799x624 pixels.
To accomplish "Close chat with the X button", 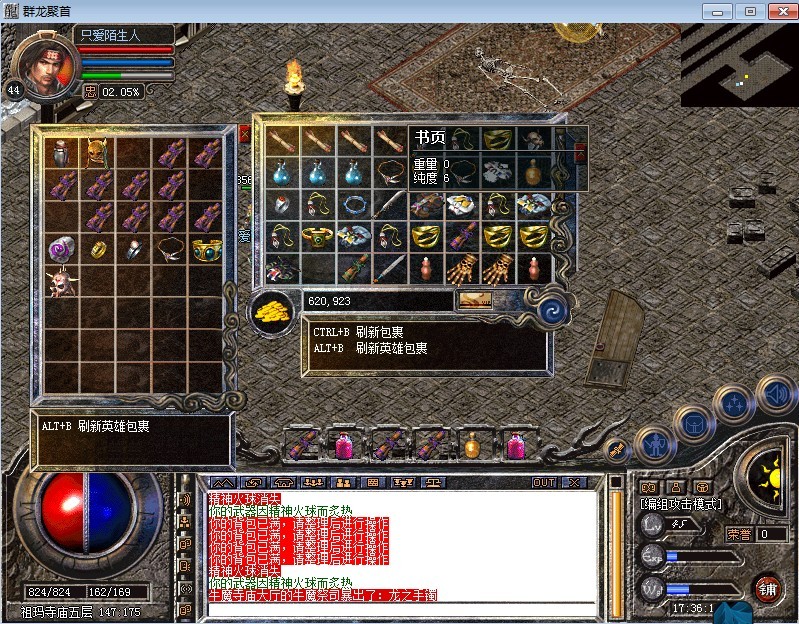I will tap(573, 482).
